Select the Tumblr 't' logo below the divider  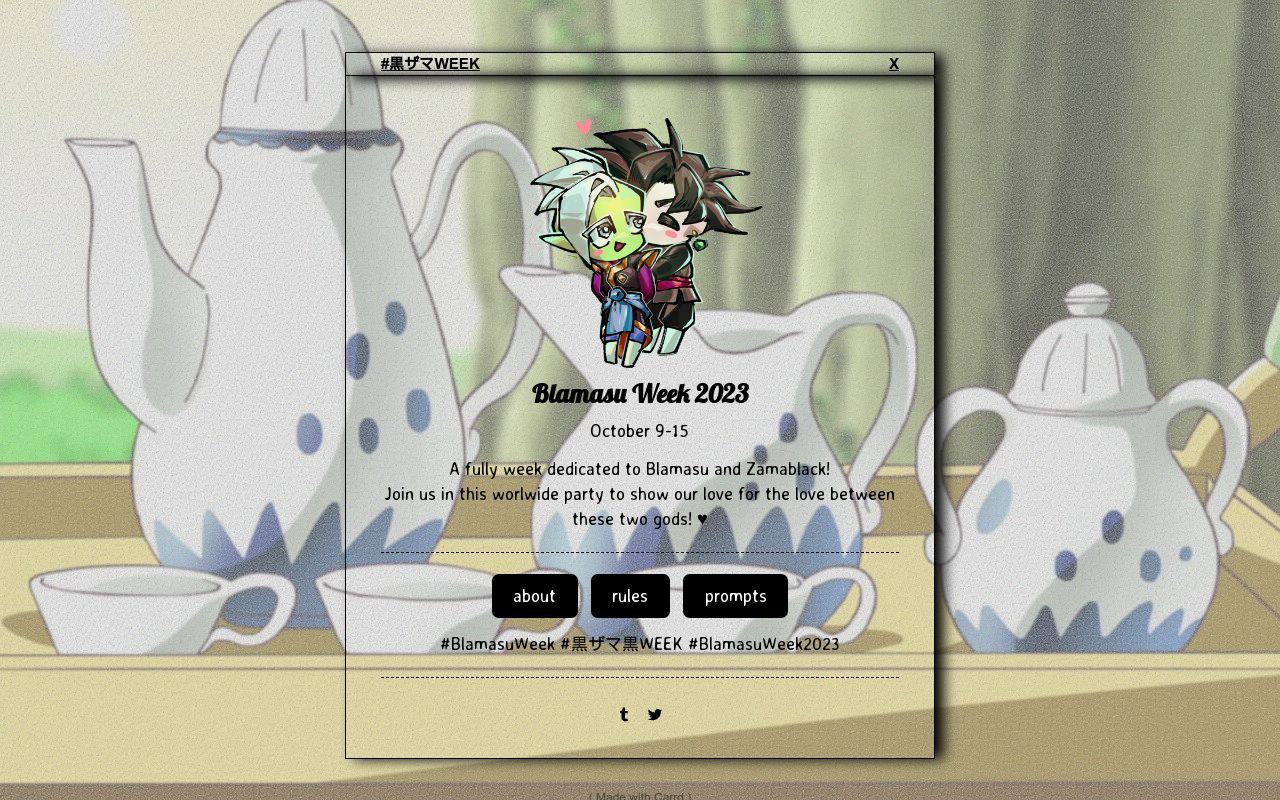[x=623, y=714]
